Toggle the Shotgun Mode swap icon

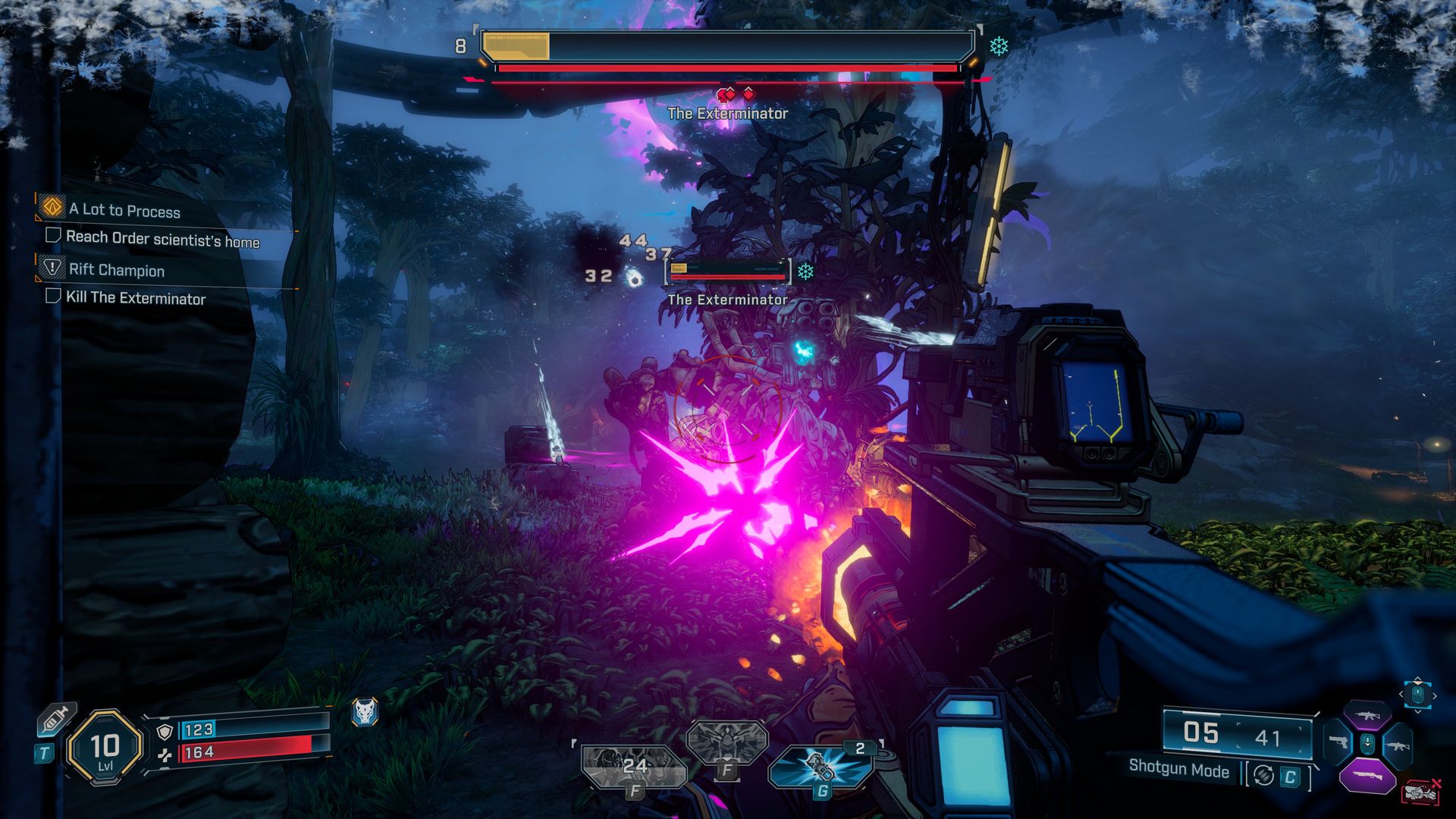(x=1263, y=775)
